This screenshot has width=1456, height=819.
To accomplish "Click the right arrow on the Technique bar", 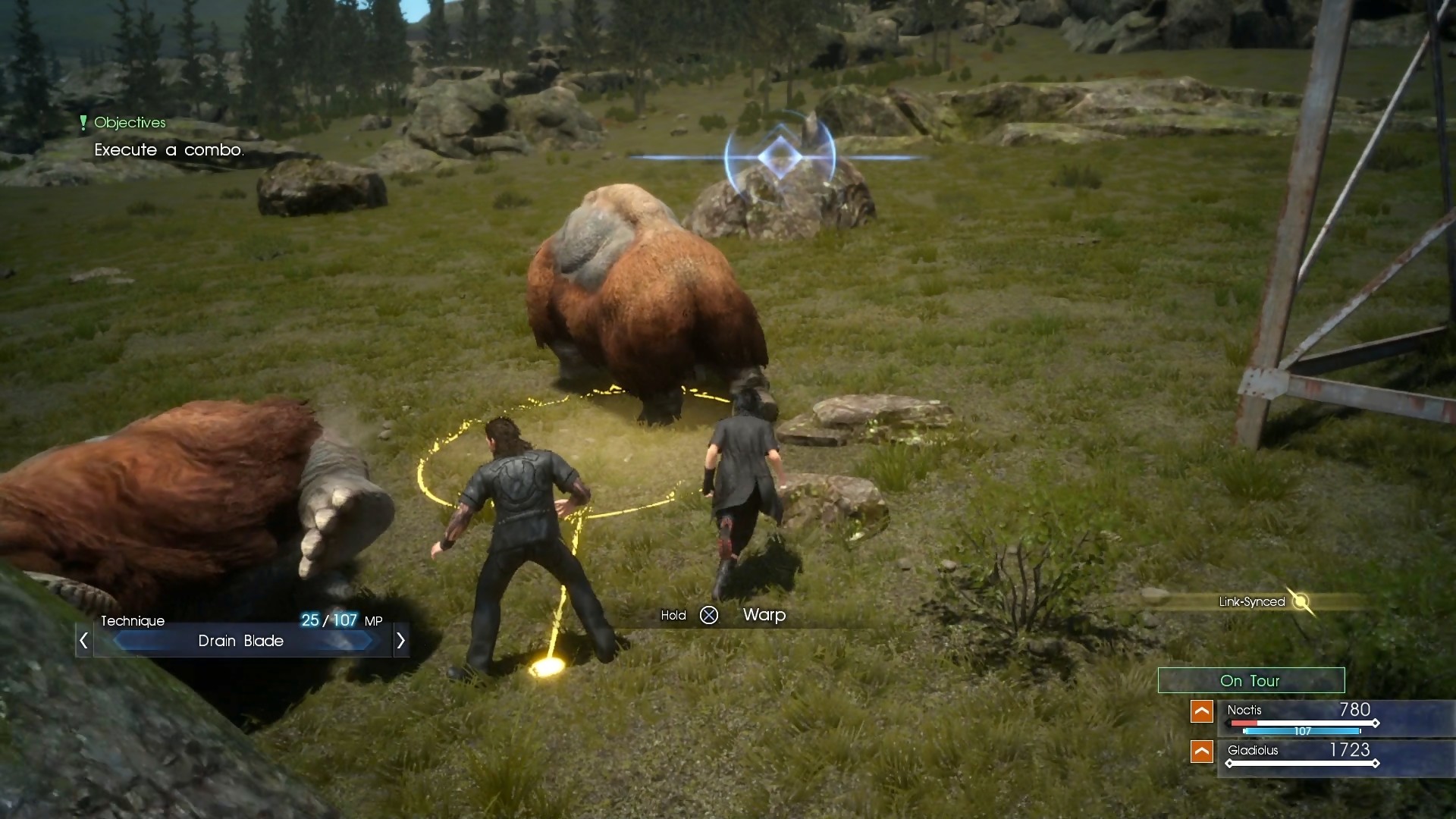I will click(401, 641).
